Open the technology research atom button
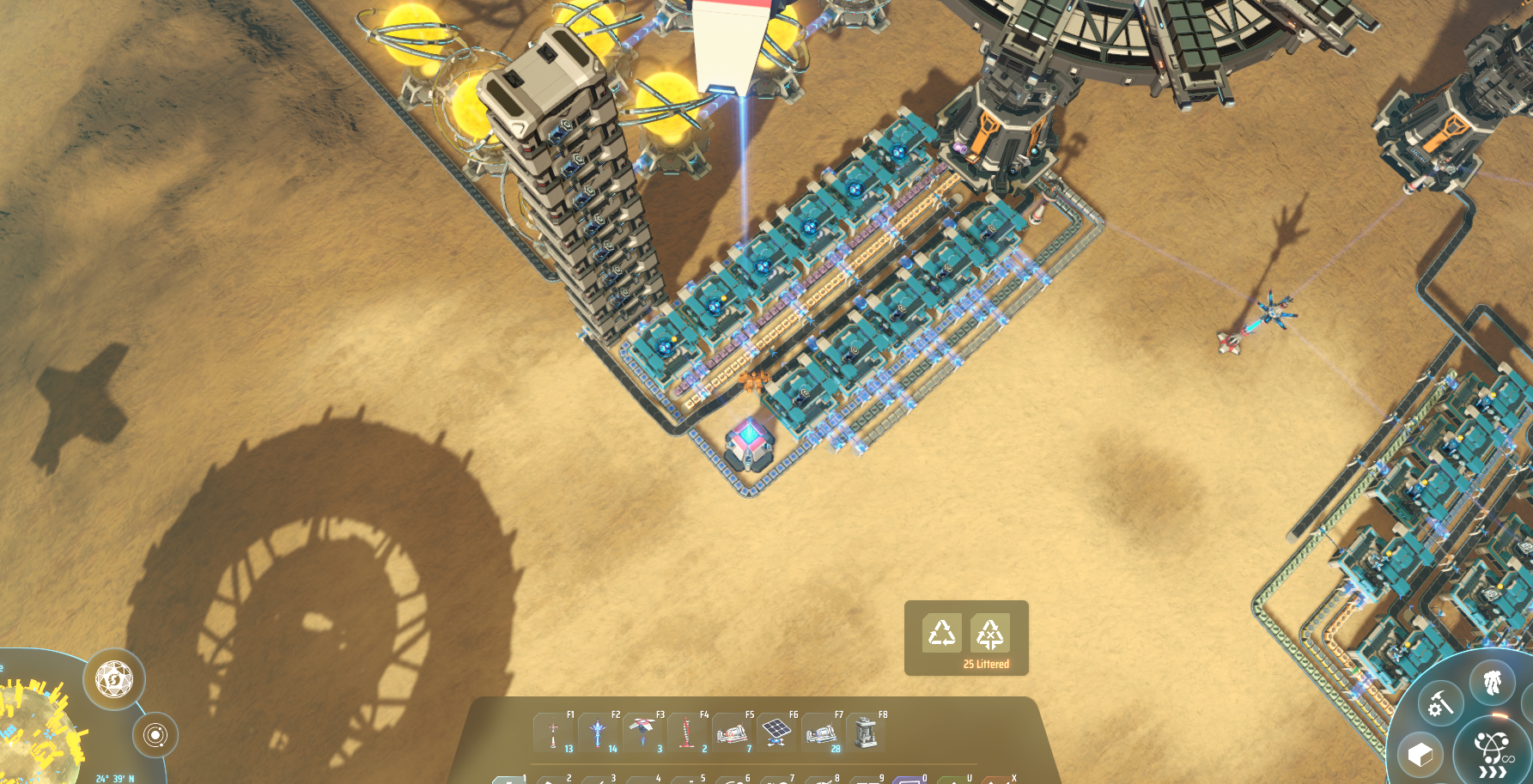This screenshot has width=1533, height=784. [x=1493, y=751]
